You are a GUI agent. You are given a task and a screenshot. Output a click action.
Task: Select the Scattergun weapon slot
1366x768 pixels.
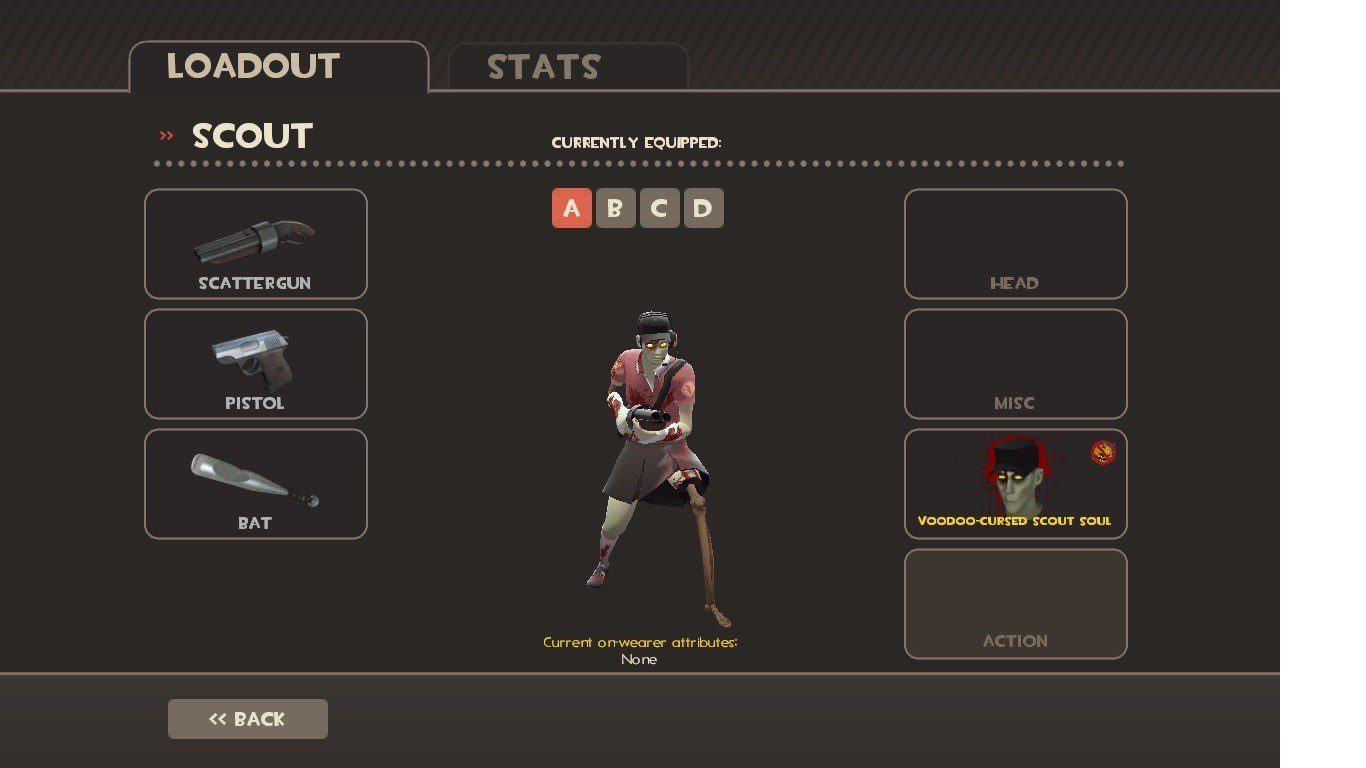[x=256, y=244]
